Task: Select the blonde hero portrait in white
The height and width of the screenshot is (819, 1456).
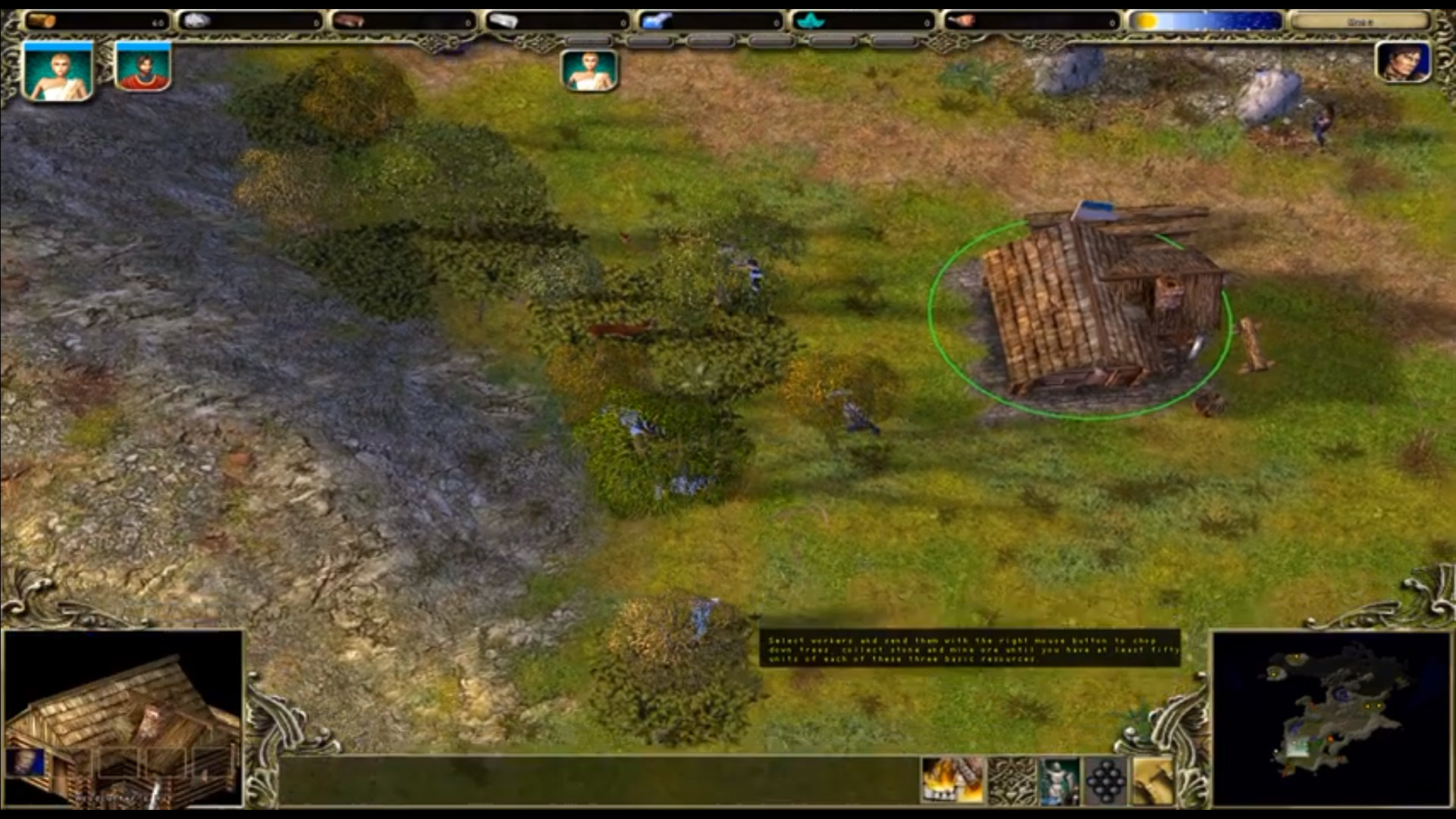Action: pyautogui.click(x=58, y=71)
